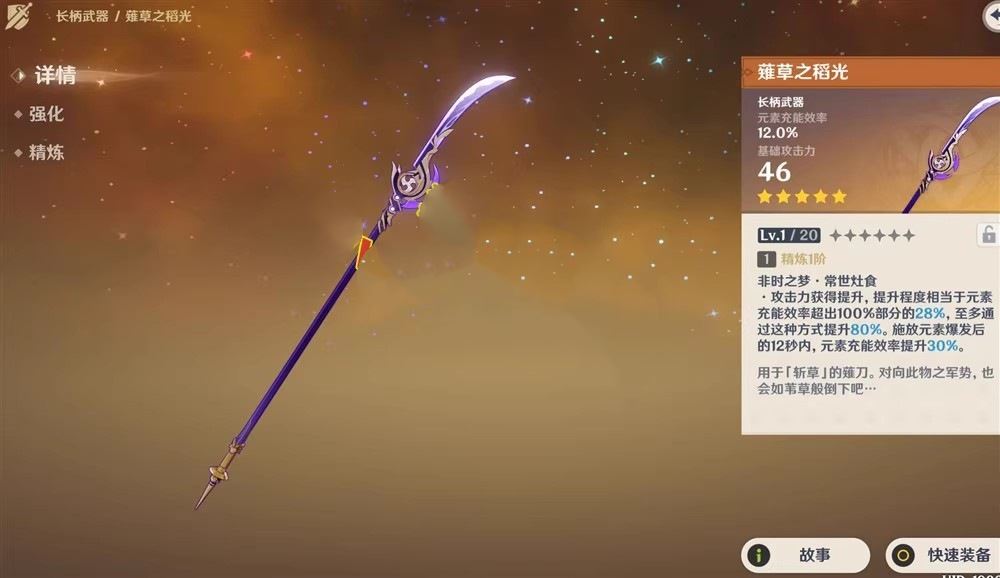Click the back arrow button at top right
The image size is (1000, 578).
tap(992, 19)
